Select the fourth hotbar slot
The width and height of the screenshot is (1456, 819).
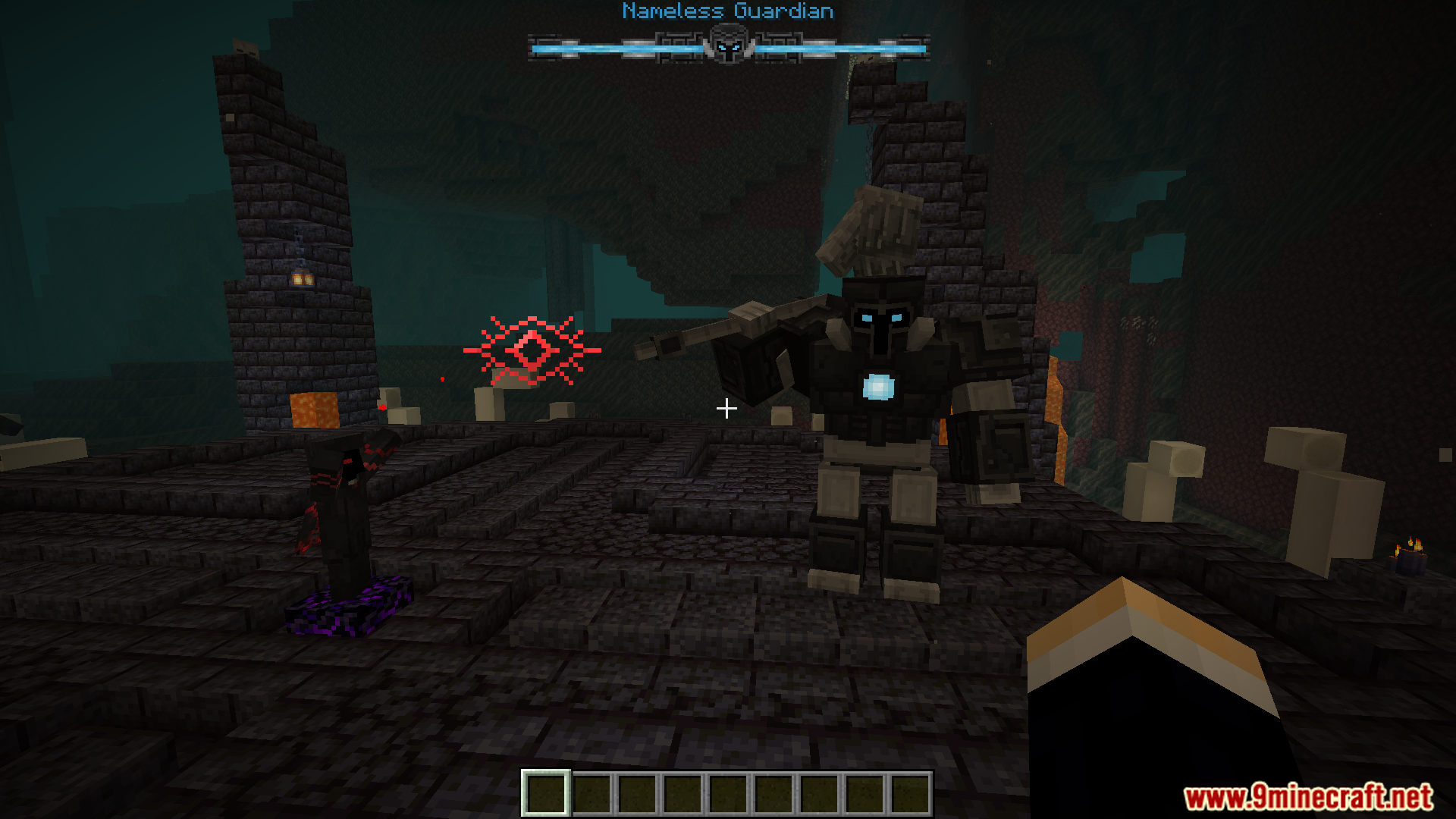[682, 791]
